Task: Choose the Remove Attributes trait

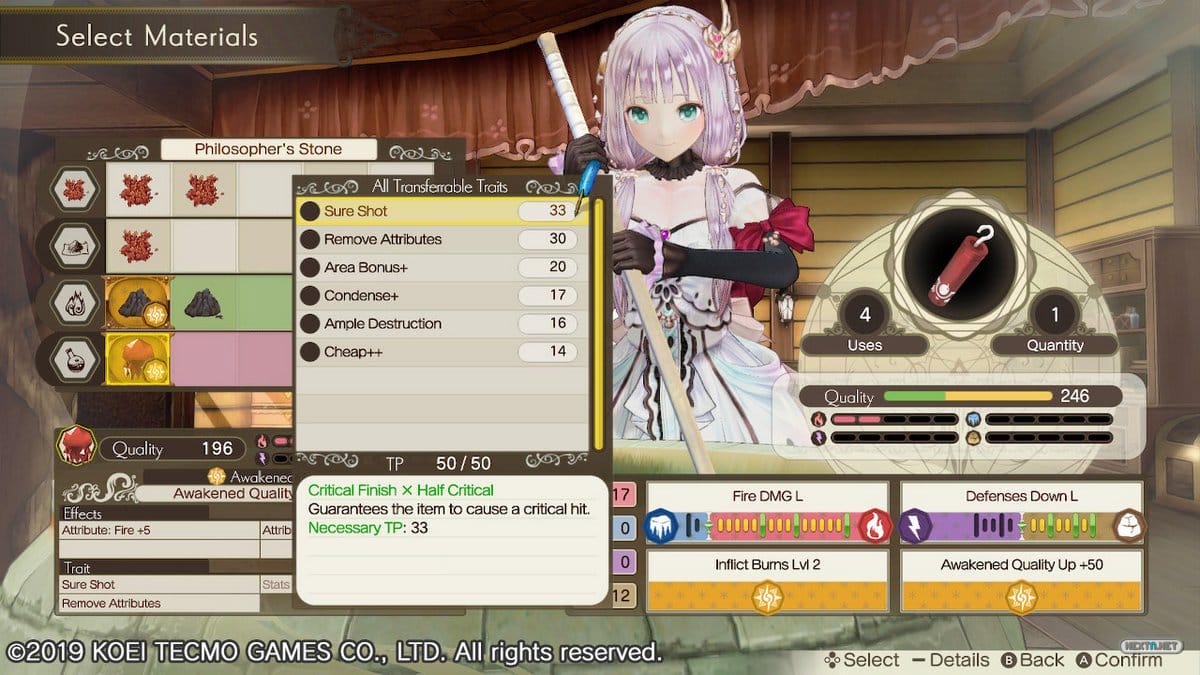Action: pos(440,239)
